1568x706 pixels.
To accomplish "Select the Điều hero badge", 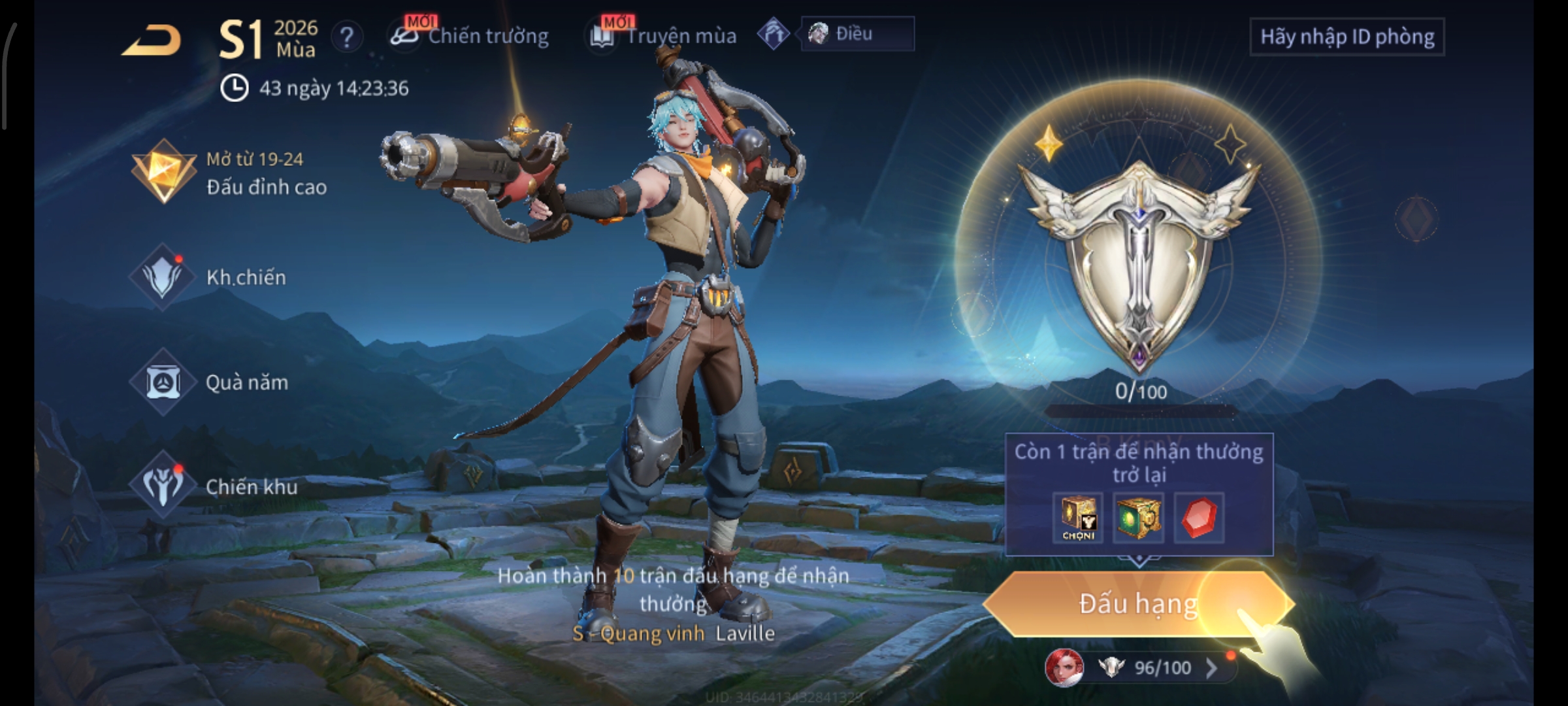I will [856, 34].
